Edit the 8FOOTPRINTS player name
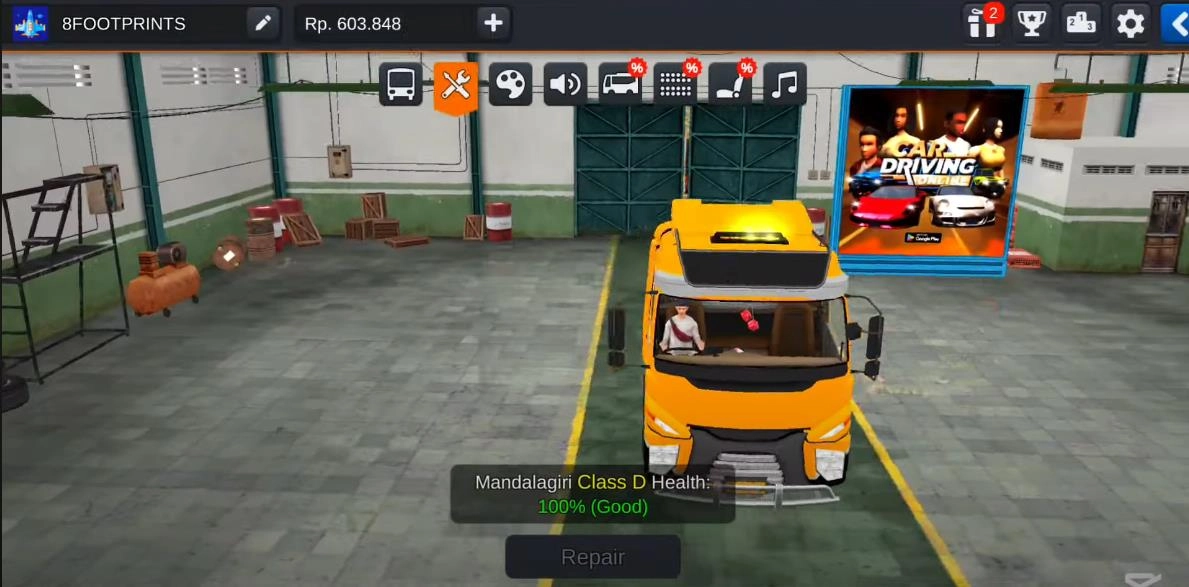Viewport: 1189px width, 587px height. pyautogui.click(x=263, y=23)
